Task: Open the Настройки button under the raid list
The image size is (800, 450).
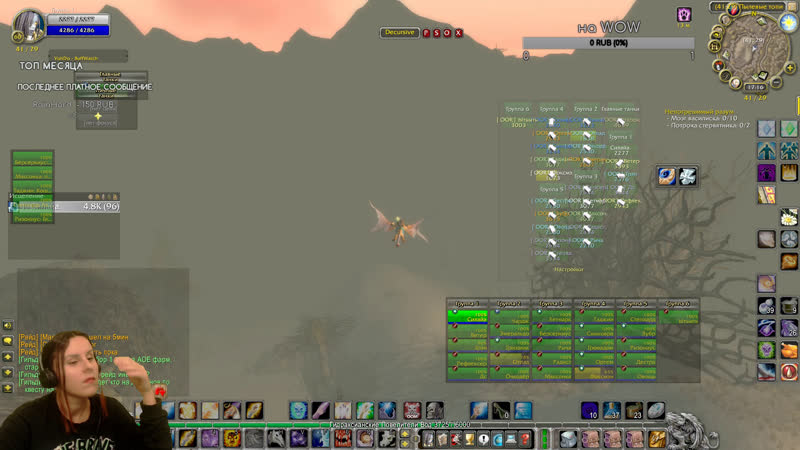Action: pos(569,268)
